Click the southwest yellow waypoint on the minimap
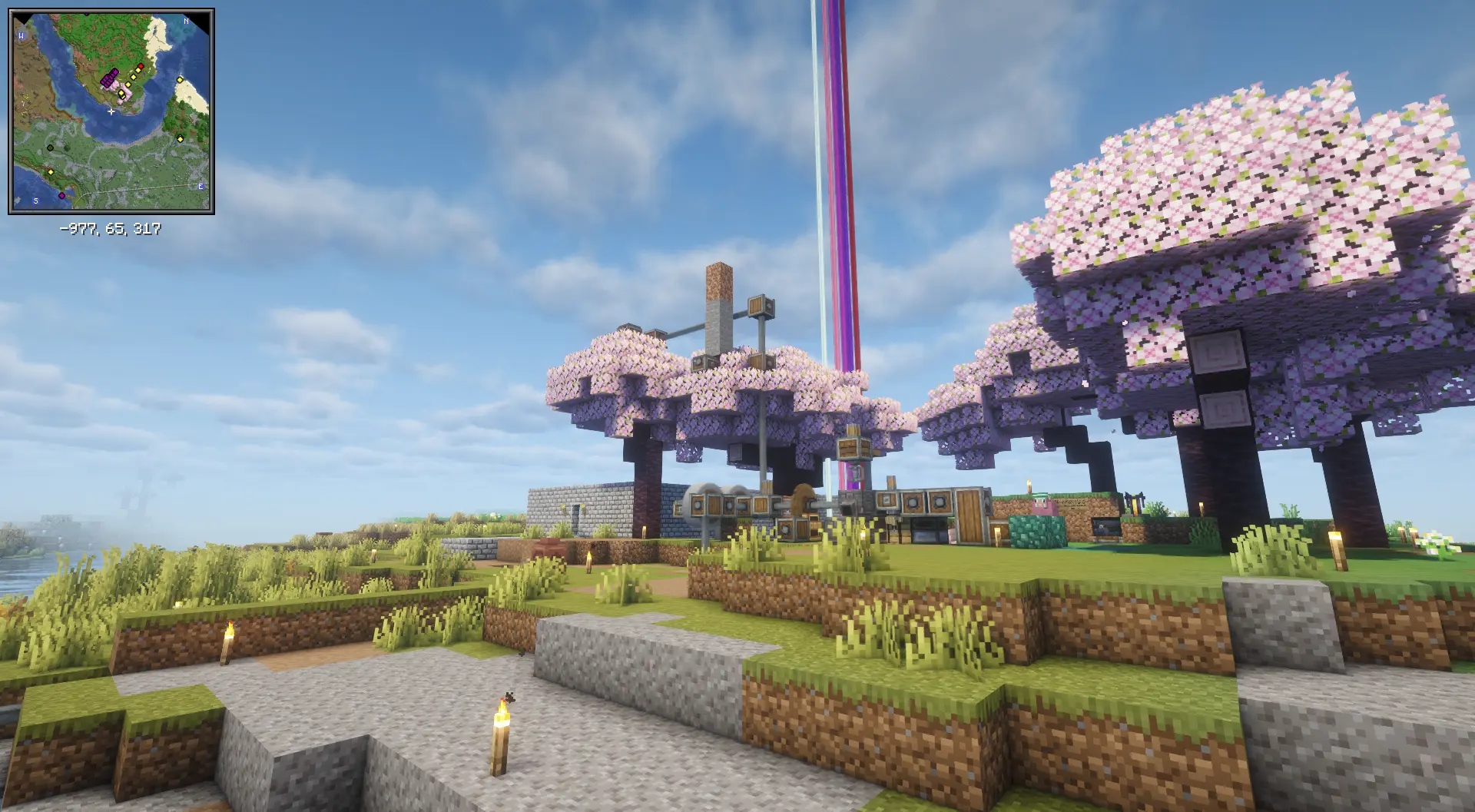Screen dimensions: 1475x812 (51, 172)
